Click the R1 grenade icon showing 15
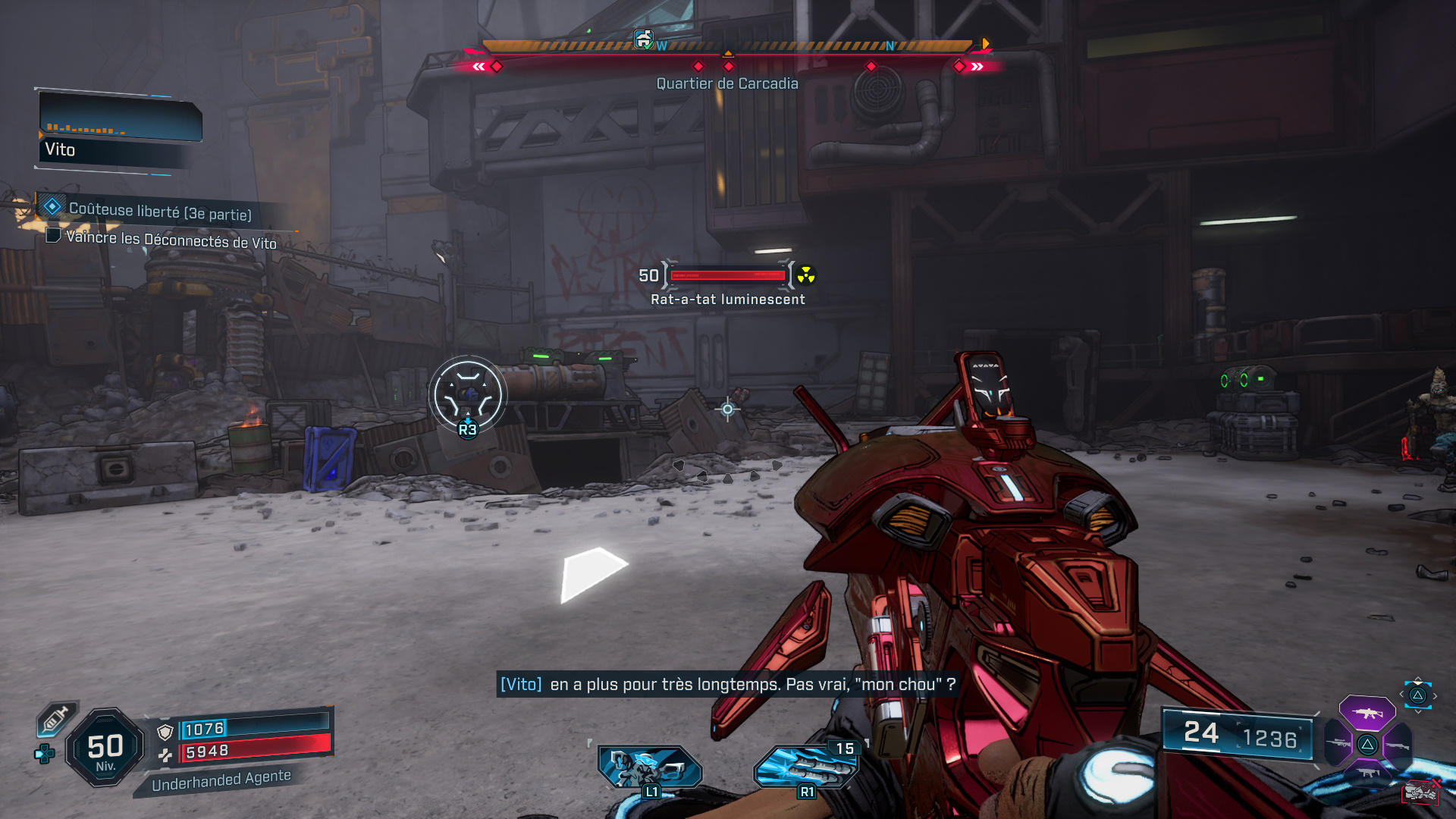Screen dimensions: 1456x819 (x=808, y=768)
